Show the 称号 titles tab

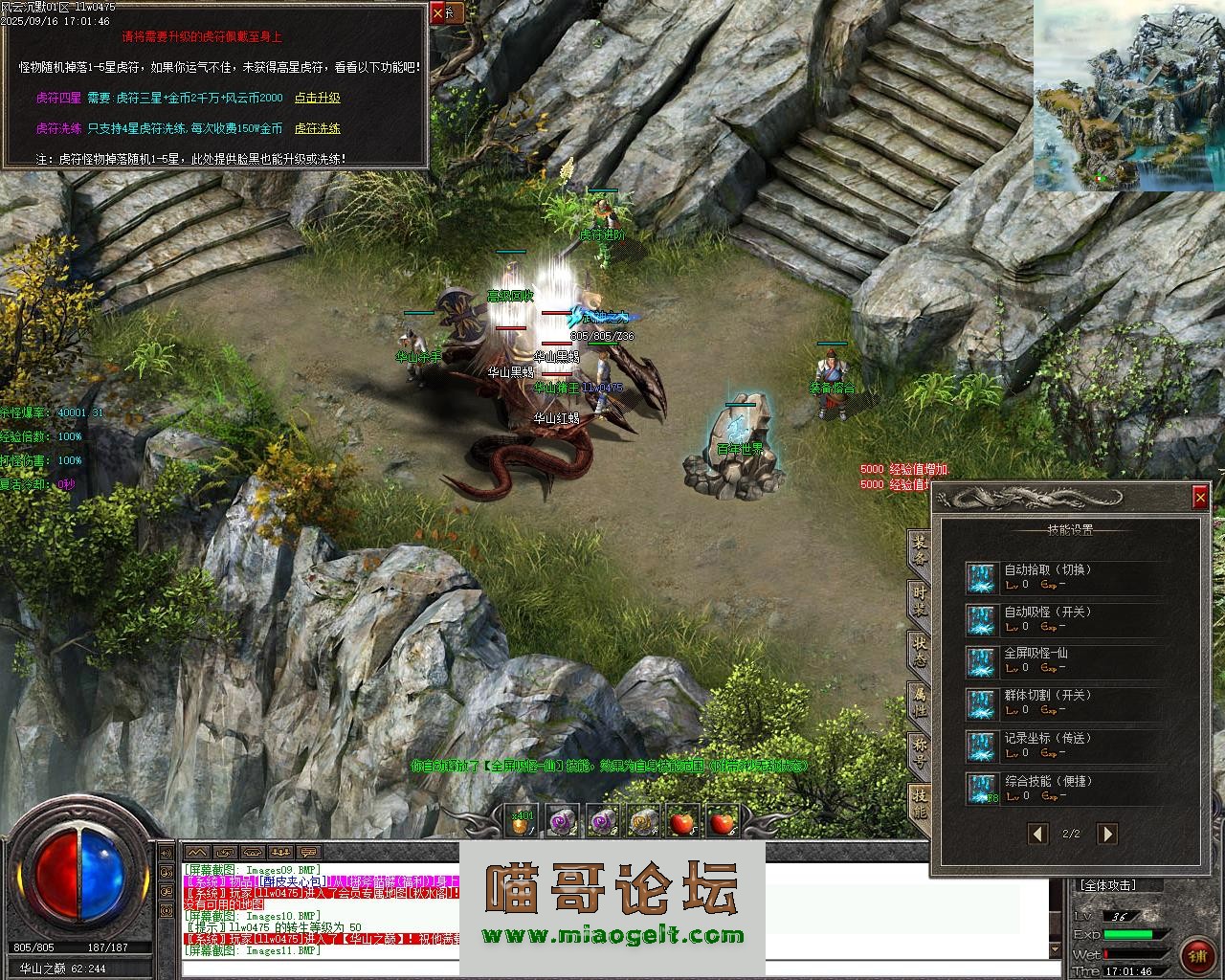coord(919,752)
